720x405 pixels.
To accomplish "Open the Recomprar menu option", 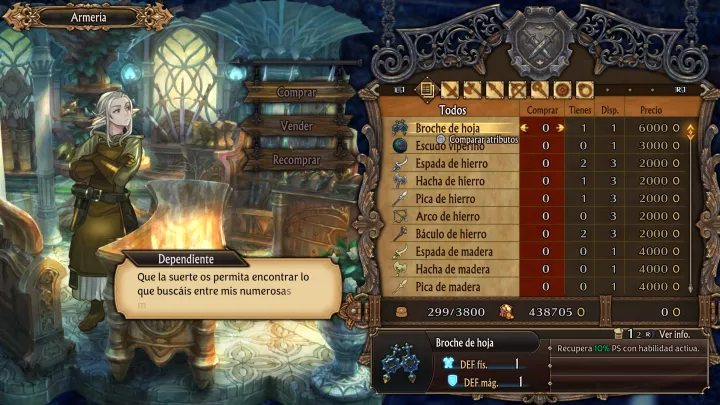I will click(x=296, y=160).
